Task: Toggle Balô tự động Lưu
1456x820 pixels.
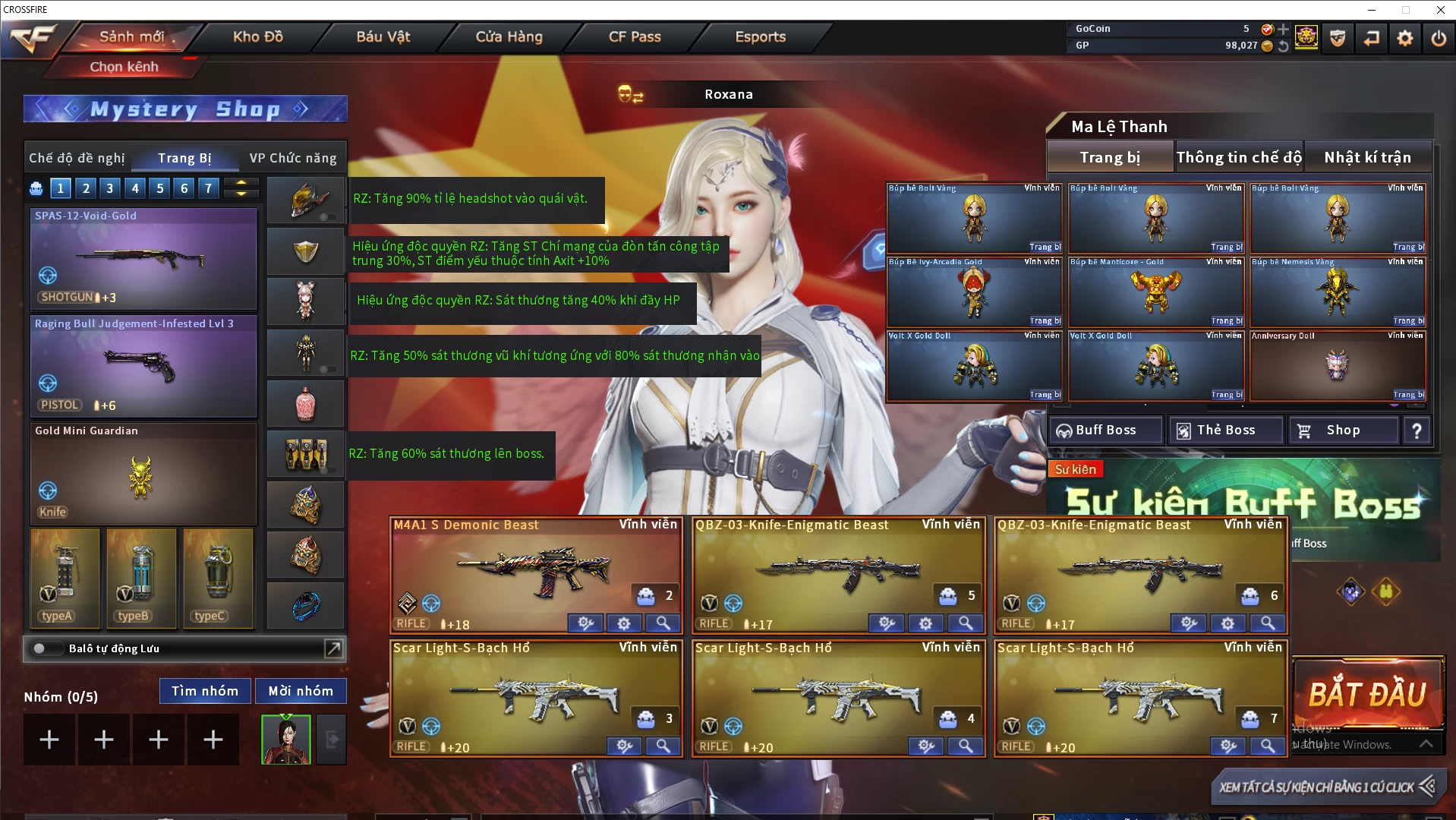Action: pyautogui.click(x=40, y=648)
